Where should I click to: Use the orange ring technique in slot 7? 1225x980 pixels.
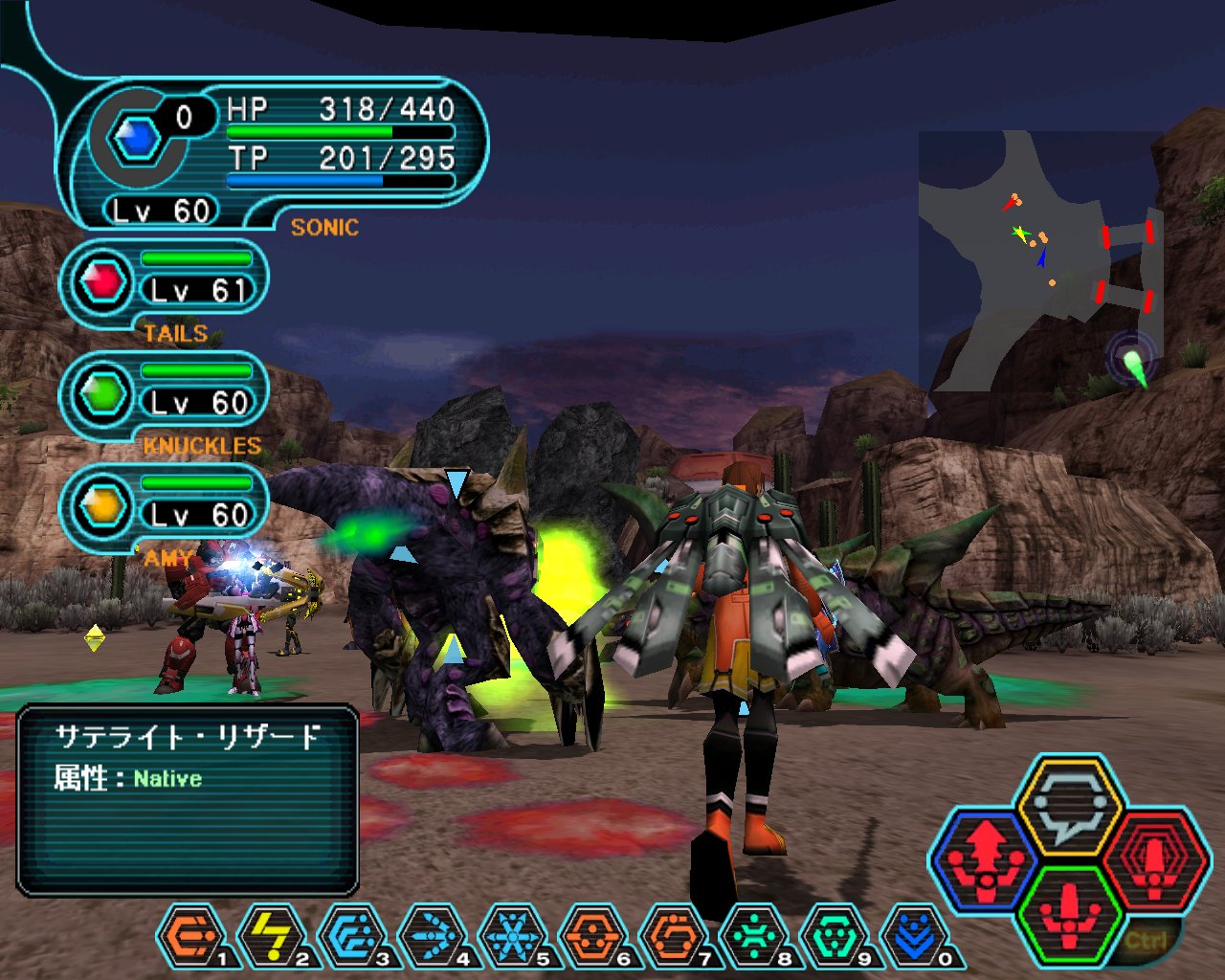[673, 935]
